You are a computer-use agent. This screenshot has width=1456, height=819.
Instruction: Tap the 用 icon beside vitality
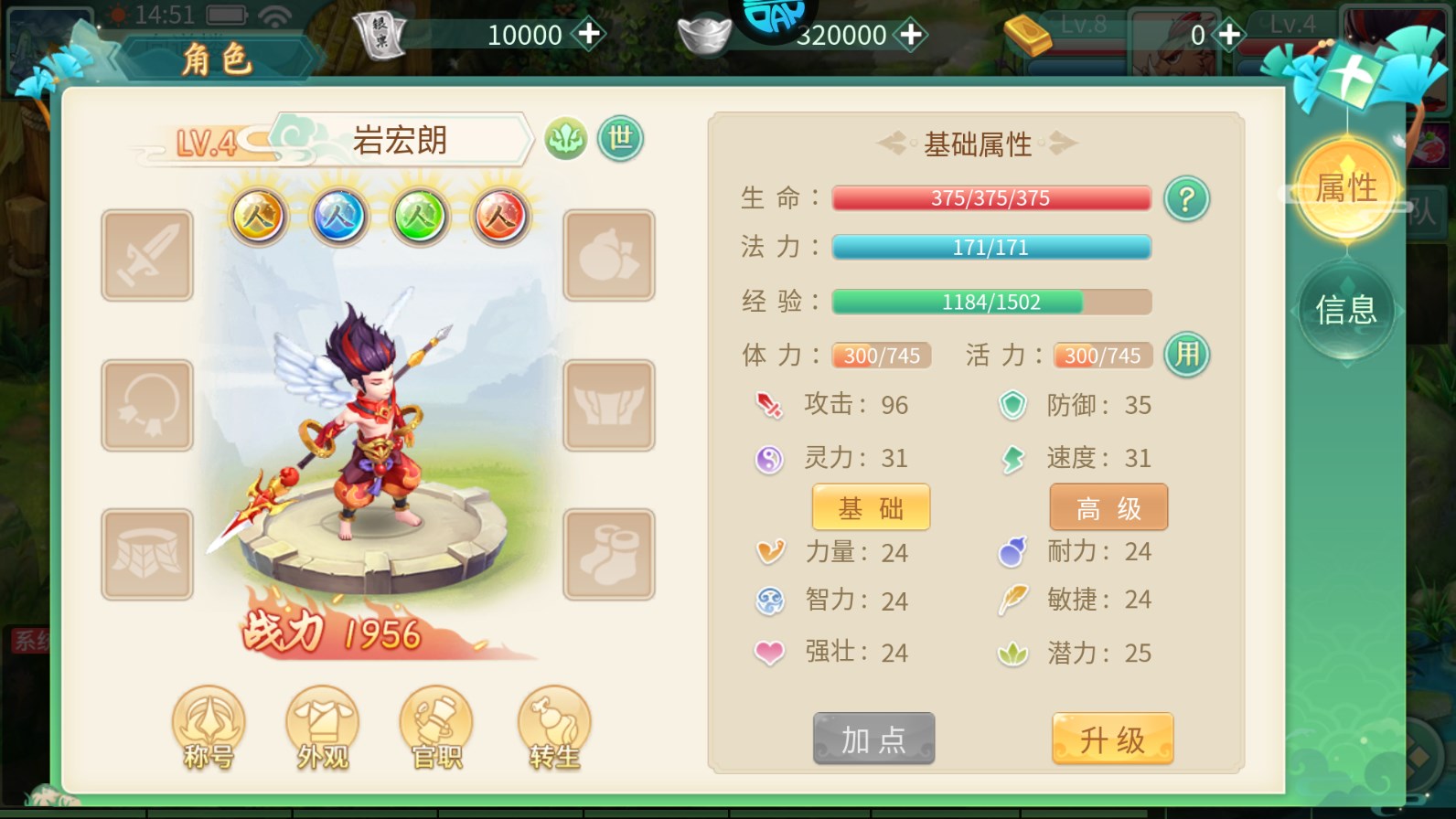point(1186,355)
